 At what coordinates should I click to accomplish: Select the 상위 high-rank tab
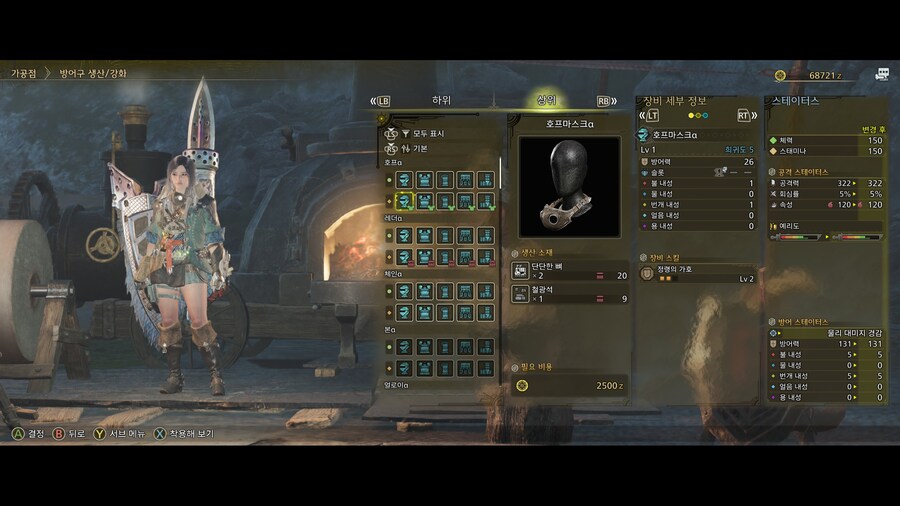coord(546,100)
